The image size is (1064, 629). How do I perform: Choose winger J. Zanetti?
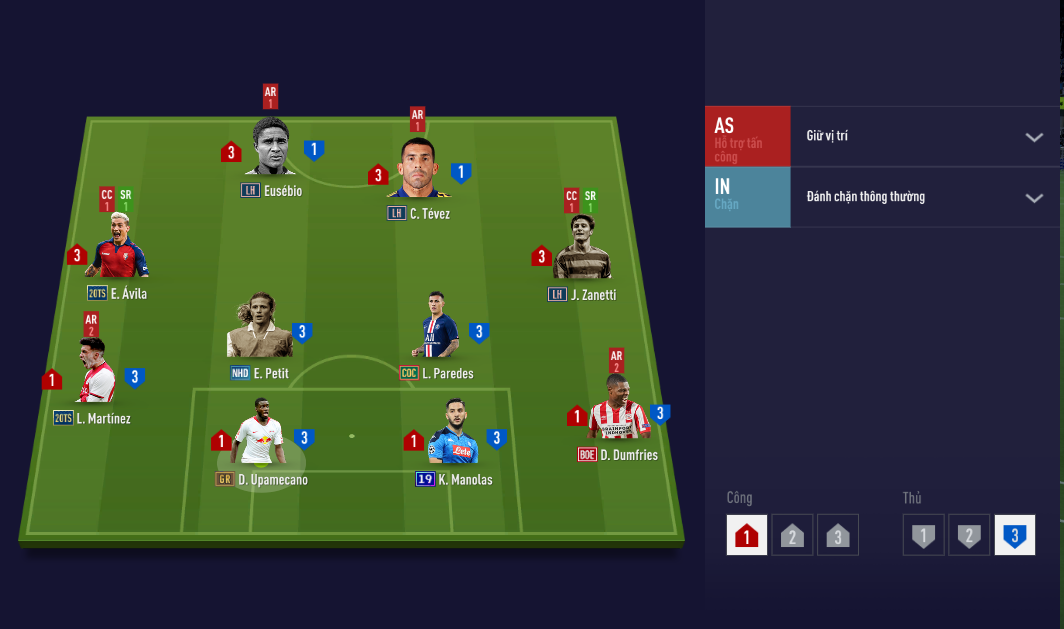coord(582,250)
